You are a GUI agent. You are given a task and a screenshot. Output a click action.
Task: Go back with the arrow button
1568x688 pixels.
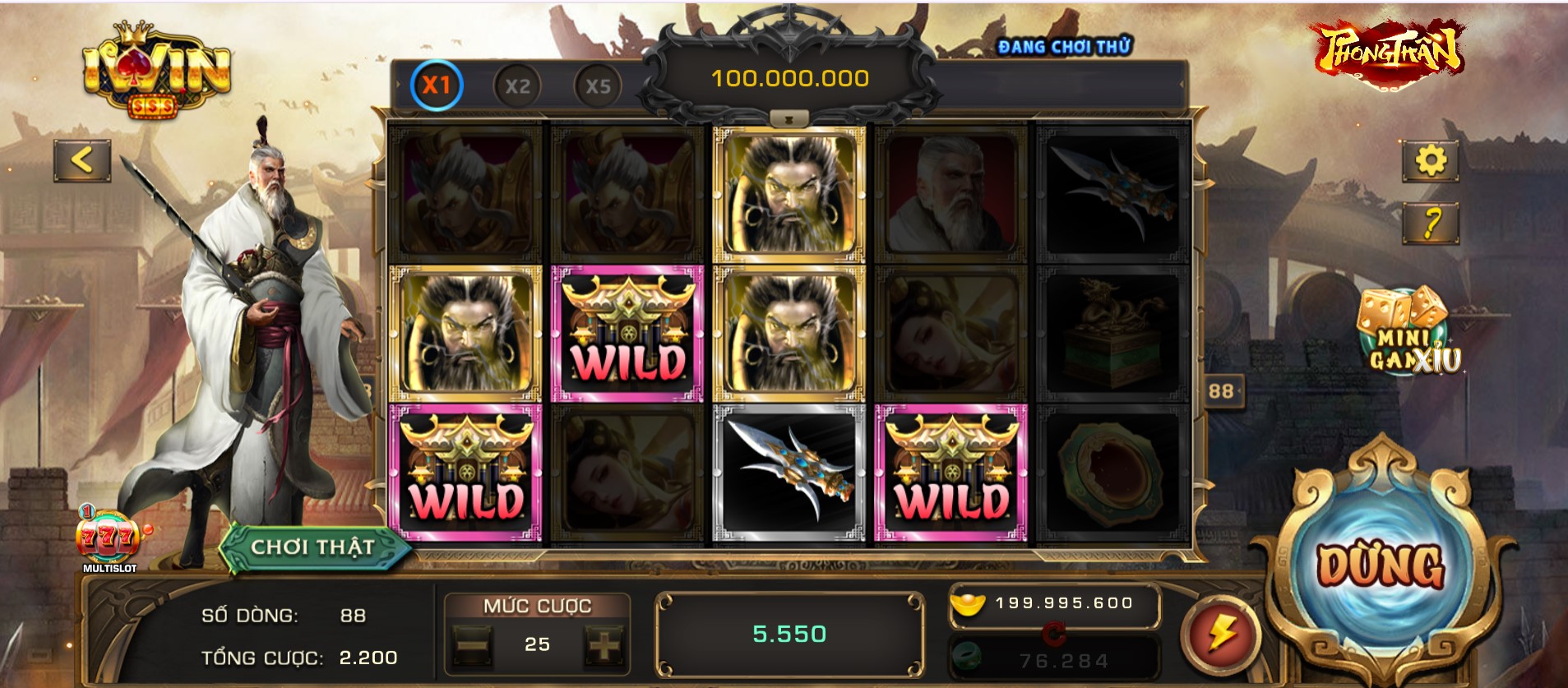tap(82, 160)
